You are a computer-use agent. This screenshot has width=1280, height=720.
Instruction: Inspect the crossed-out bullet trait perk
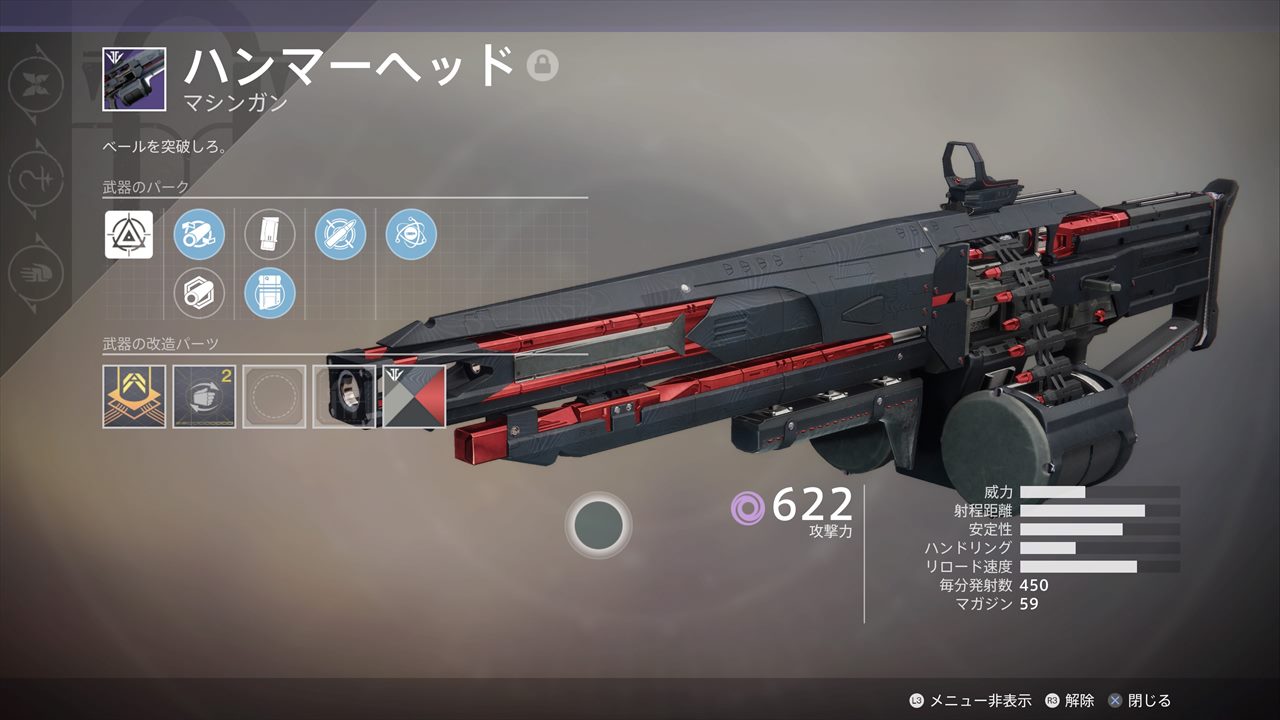click(341, 235)
